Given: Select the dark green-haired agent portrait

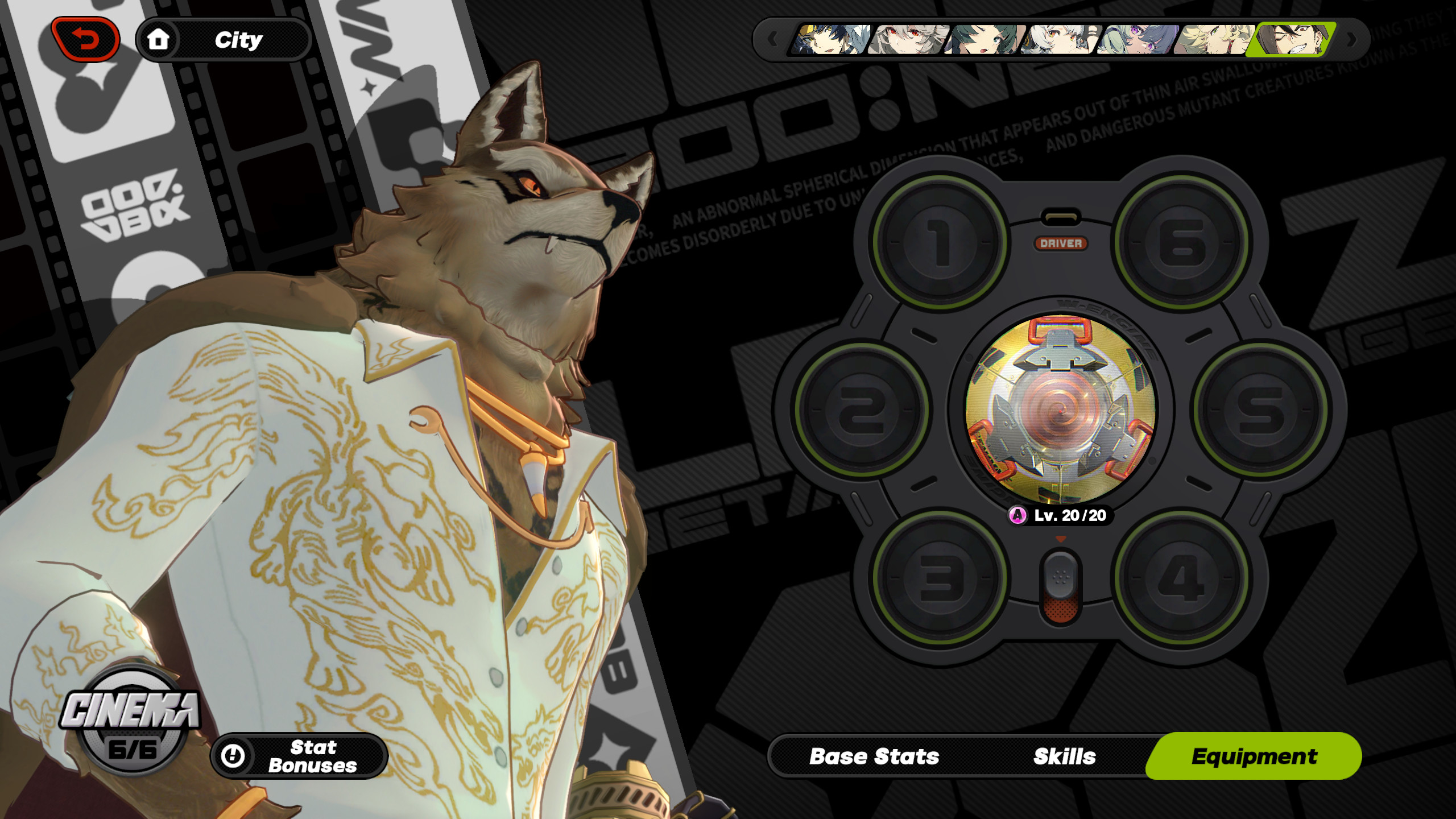Looking at the screenshot, I should (984, 39).
